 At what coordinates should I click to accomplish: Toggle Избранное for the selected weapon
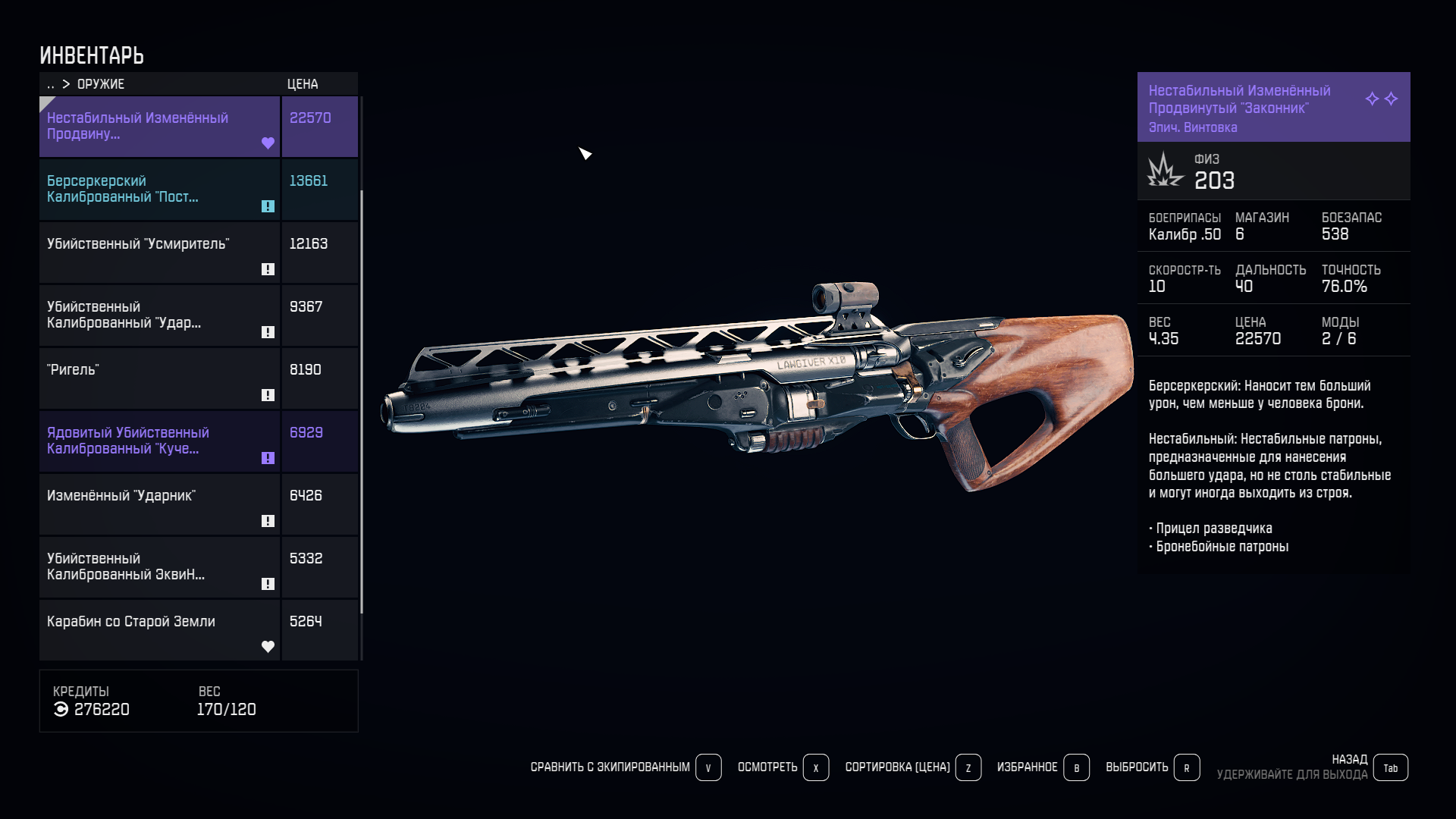point(1043,767)
